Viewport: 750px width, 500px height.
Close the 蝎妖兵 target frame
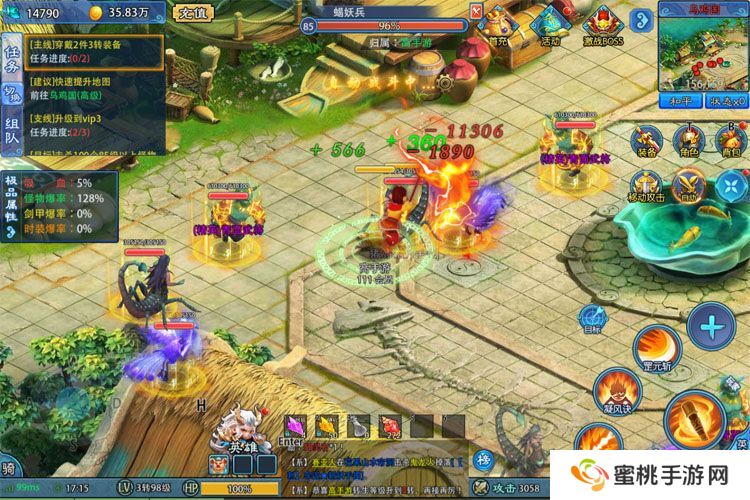[x=476, y=10]
